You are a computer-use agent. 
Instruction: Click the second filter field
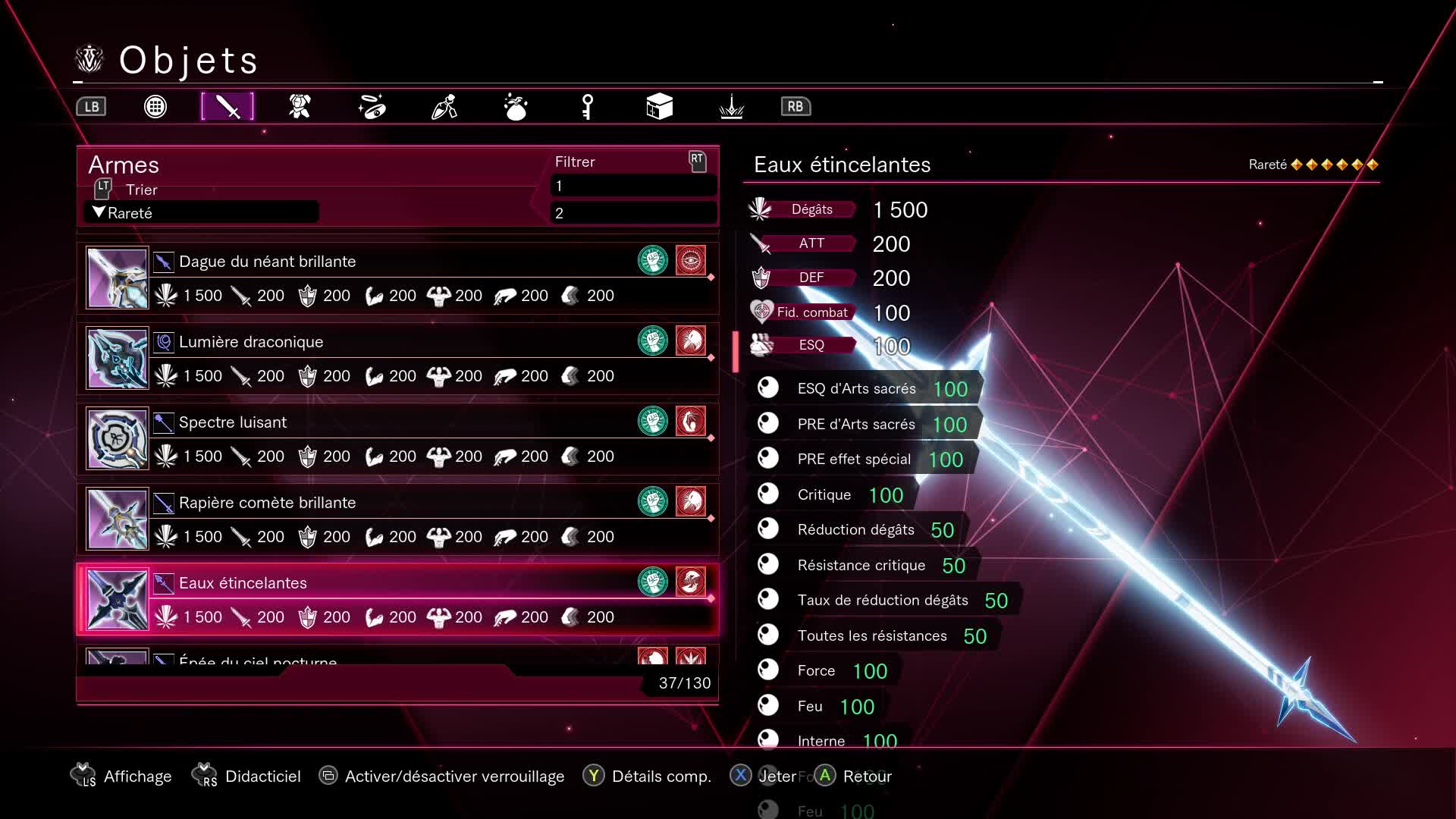633,213
